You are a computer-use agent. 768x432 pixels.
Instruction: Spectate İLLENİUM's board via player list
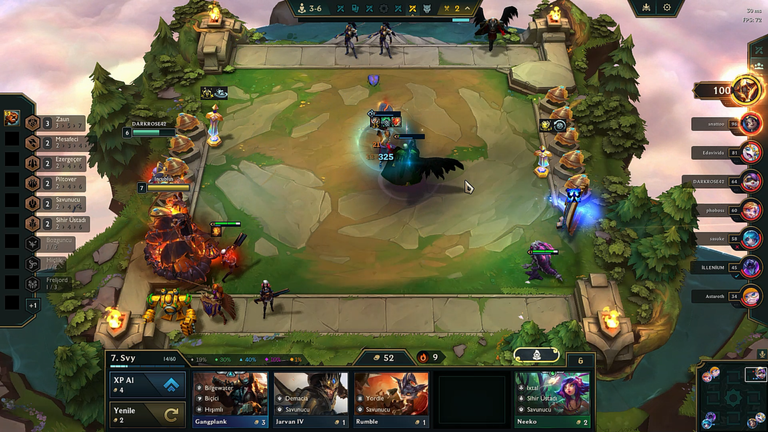click(x=750, y=267)
